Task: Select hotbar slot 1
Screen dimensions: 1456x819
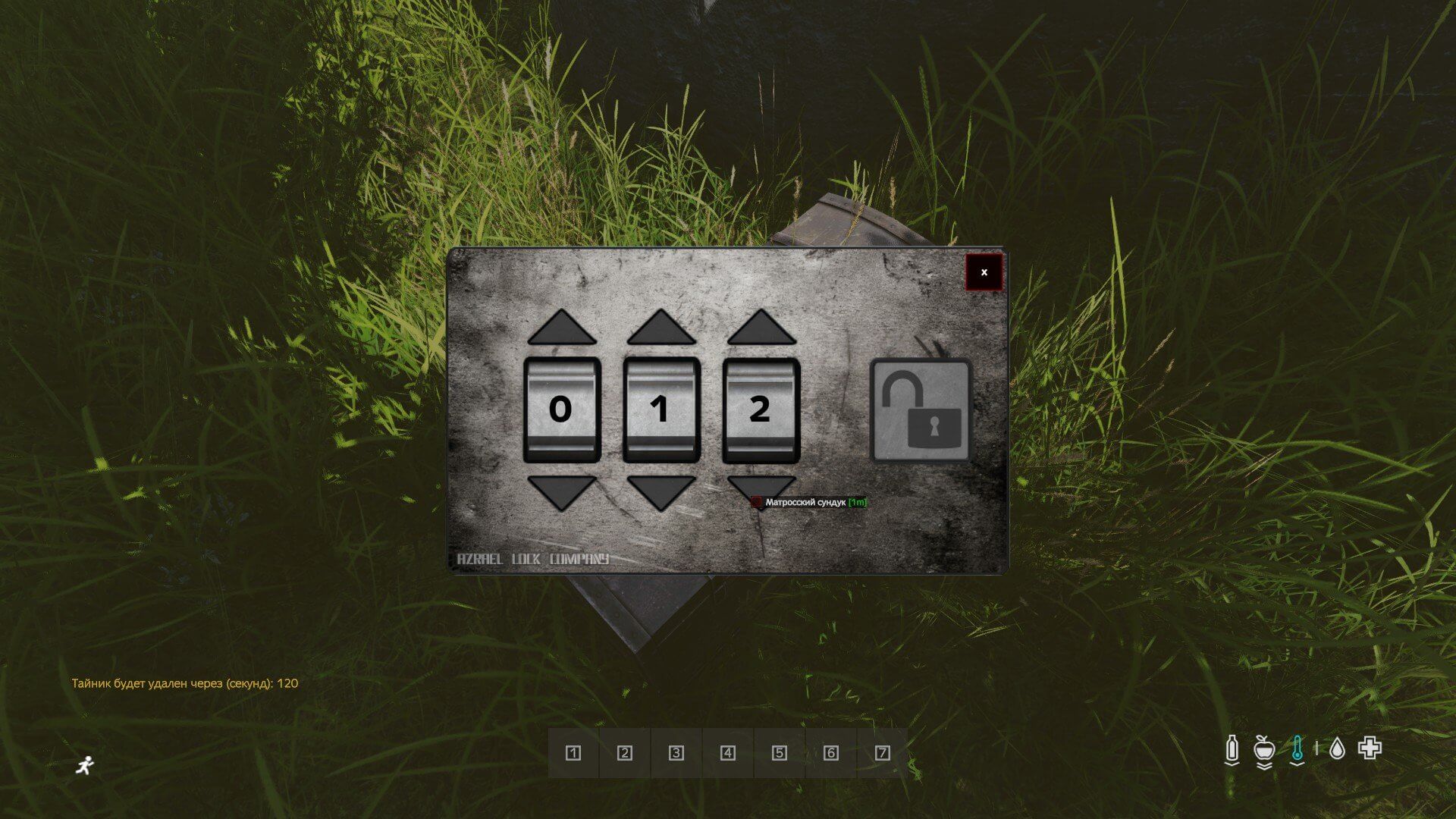Action: [x=573, y=753]
